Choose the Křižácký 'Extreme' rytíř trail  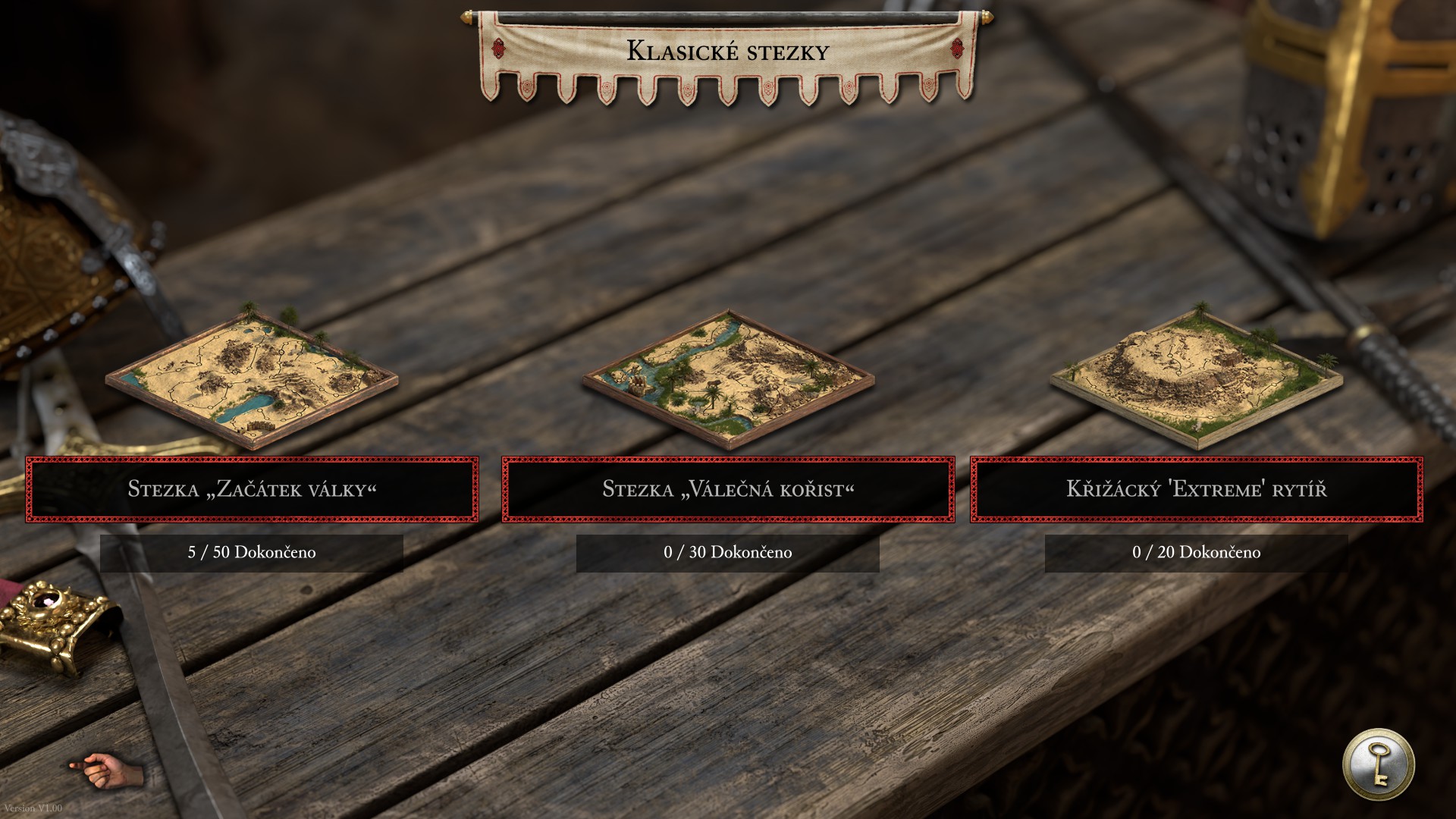(x=1197, y=489)
